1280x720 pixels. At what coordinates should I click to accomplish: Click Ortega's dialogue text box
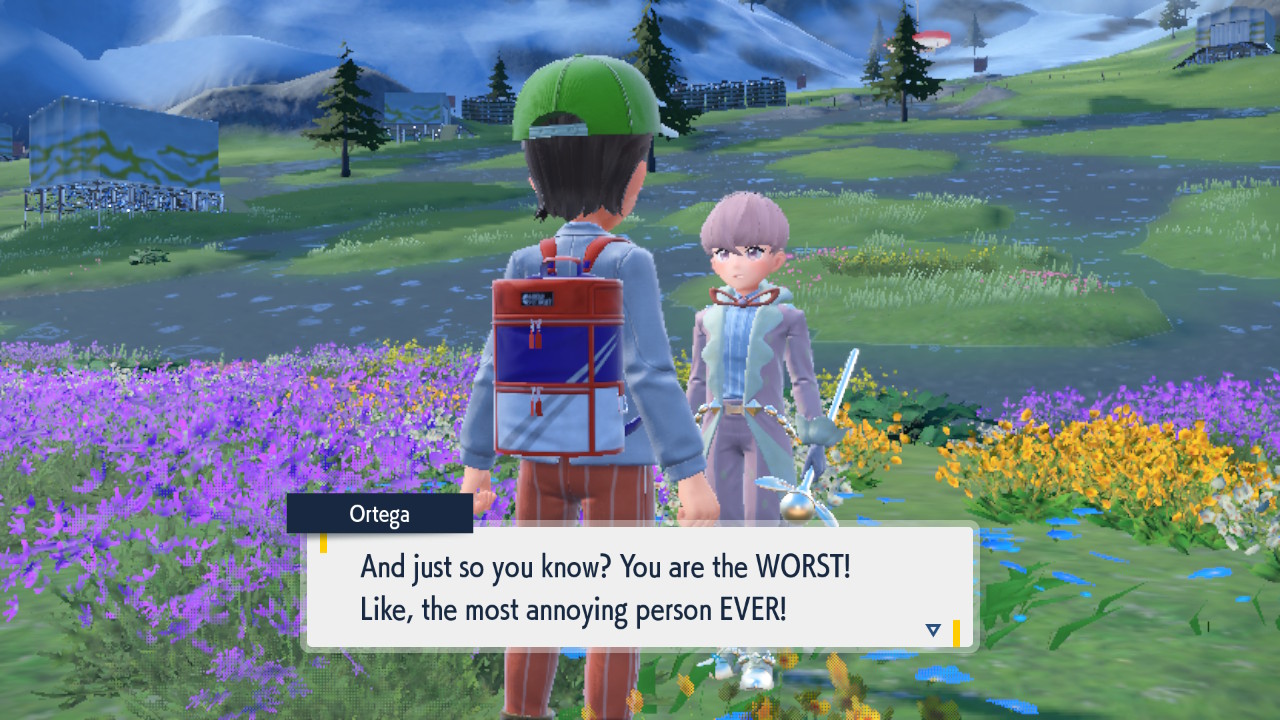[x=638, y=588]
